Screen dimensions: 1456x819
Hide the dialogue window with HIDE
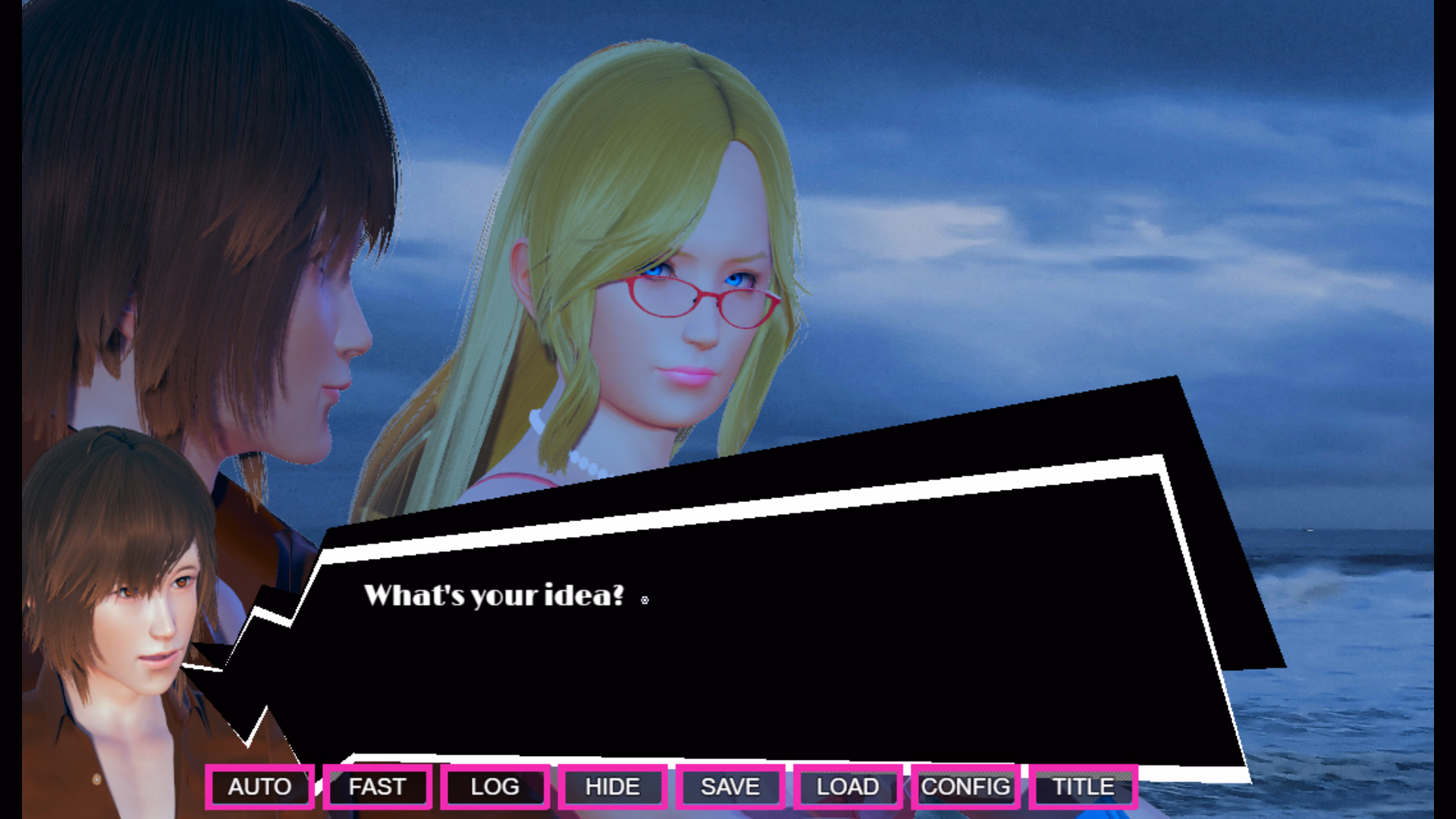[x=612, y=786]
